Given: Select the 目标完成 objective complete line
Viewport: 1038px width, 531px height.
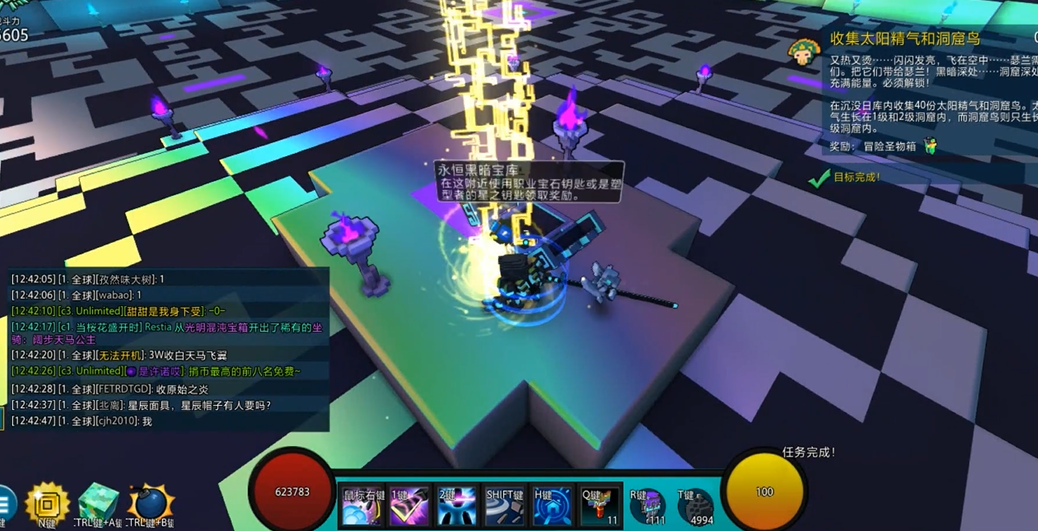Looking at the screenshot, I should click(856, 178).
